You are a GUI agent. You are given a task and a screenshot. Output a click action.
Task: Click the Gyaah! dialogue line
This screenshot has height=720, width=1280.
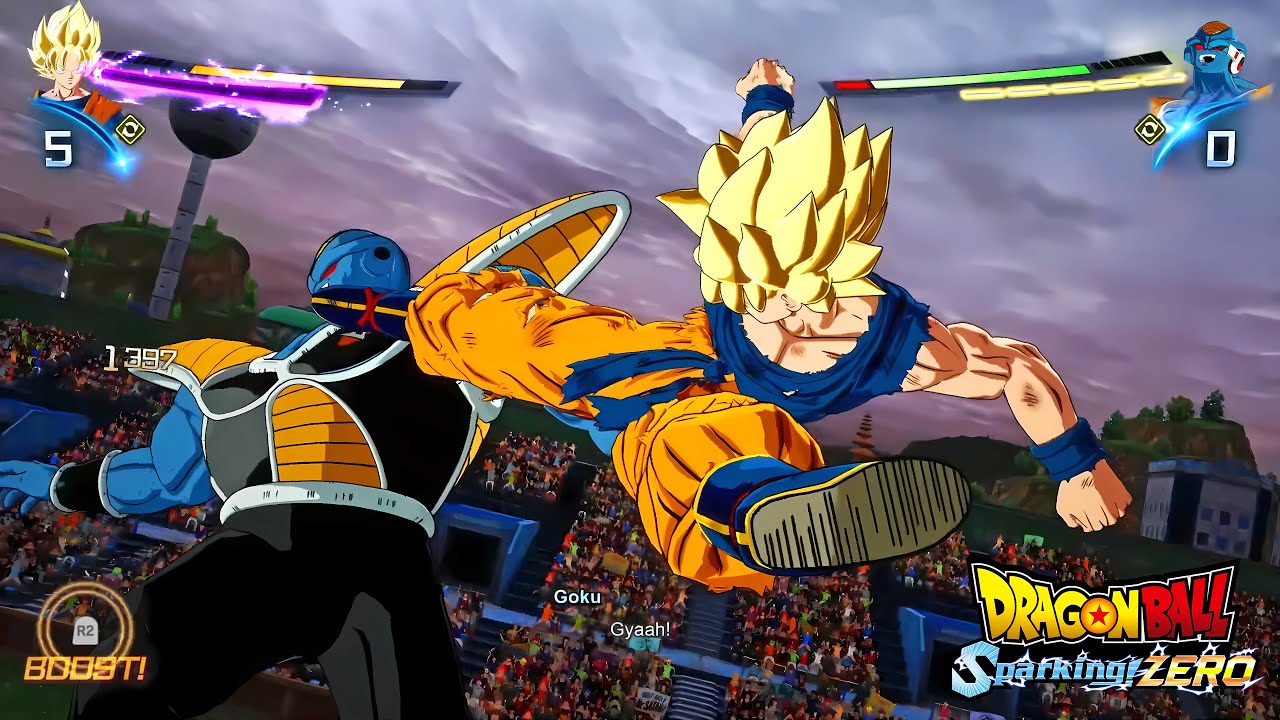[x=641, y=628]
